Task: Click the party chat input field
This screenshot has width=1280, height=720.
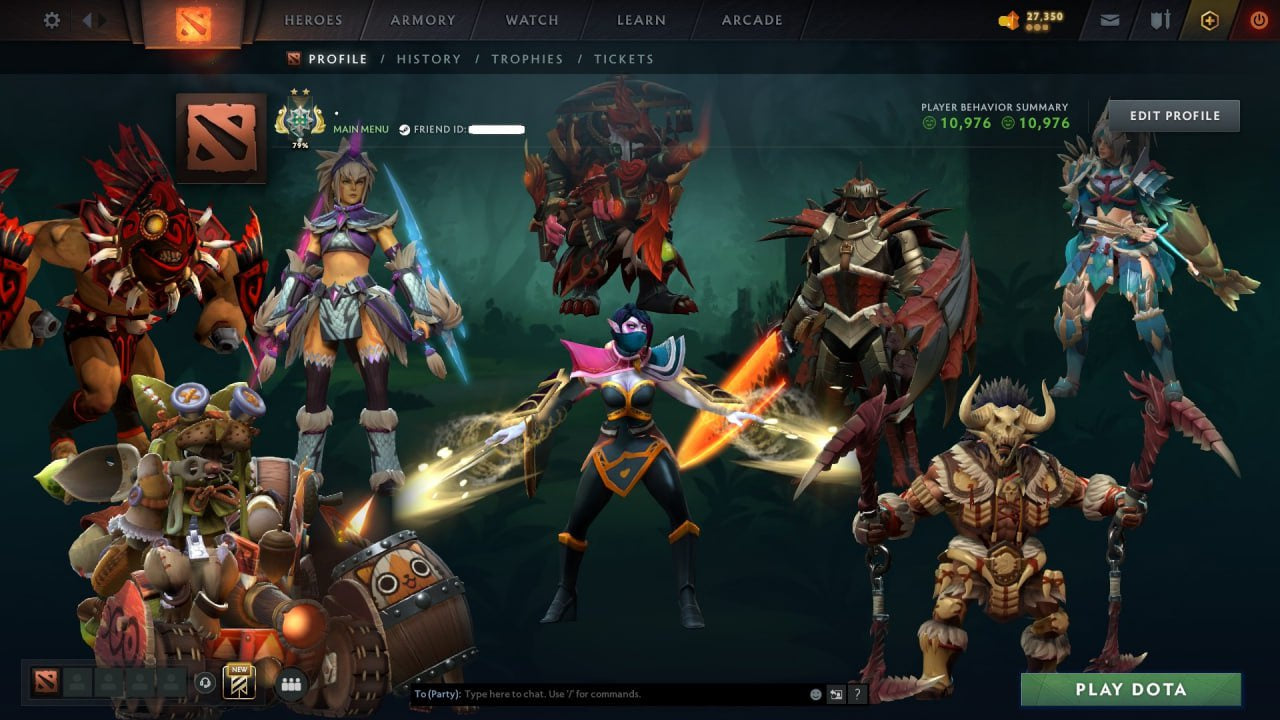Action: (x=600, y=693)
